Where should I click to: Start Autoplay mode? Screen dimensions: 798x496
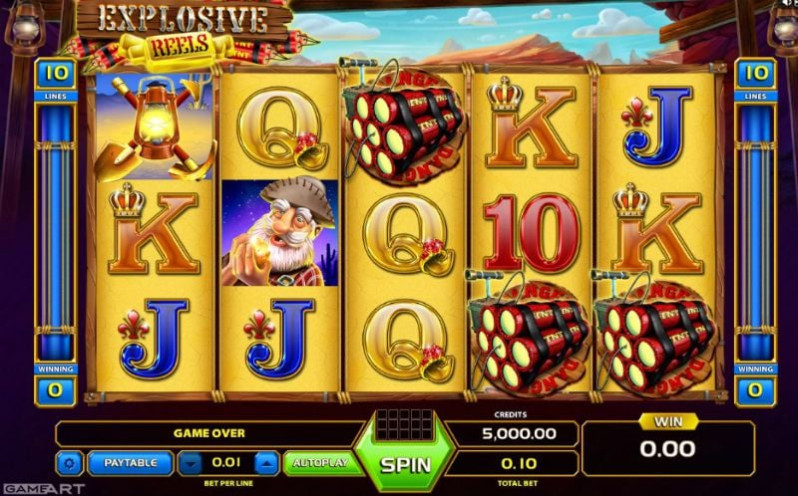(320, 463)
